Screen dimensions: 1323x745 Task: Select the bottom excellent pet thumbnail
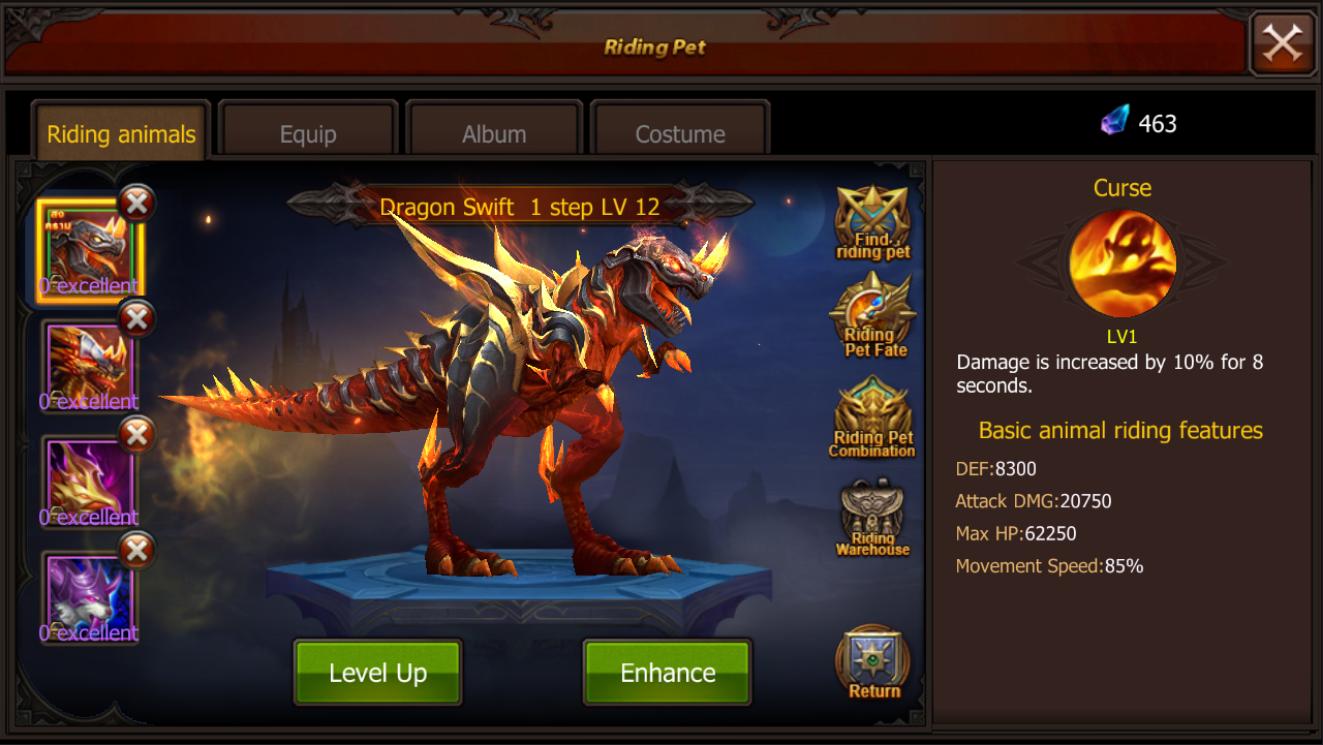89,590
